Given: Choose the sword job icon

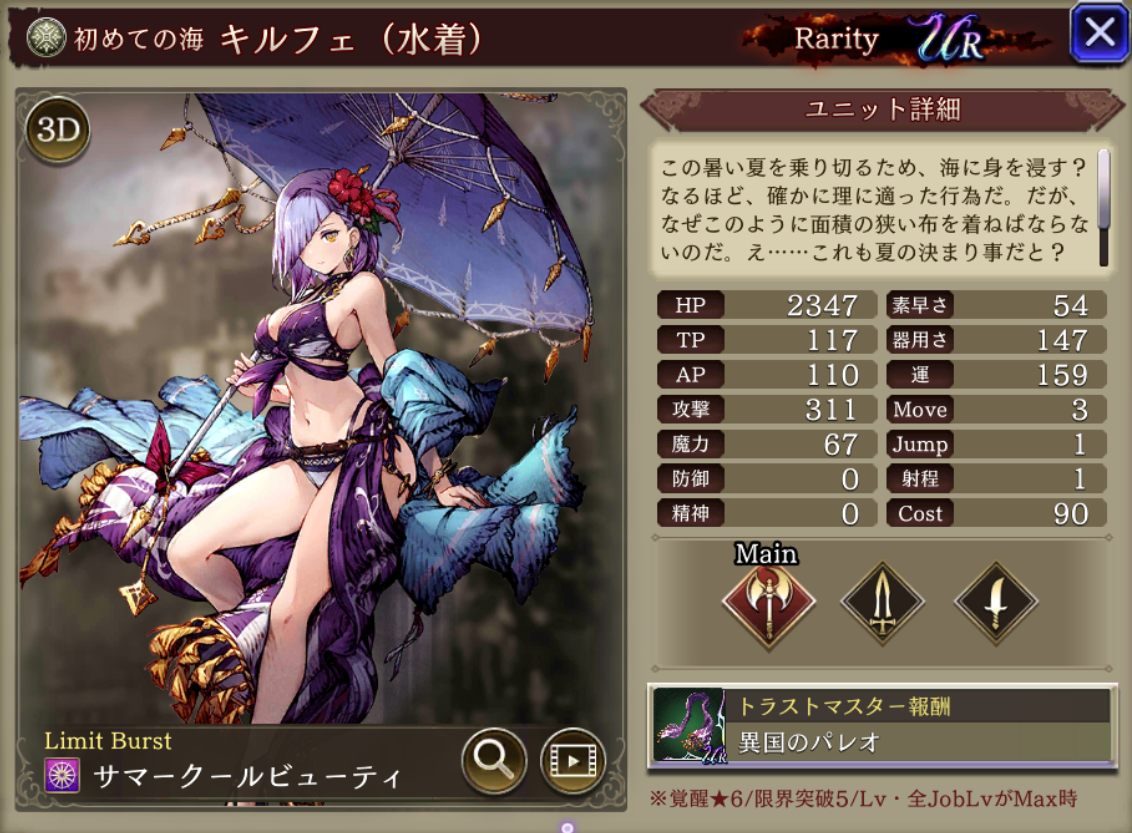Looking at the screenshot, I should (x=882, y=602).
